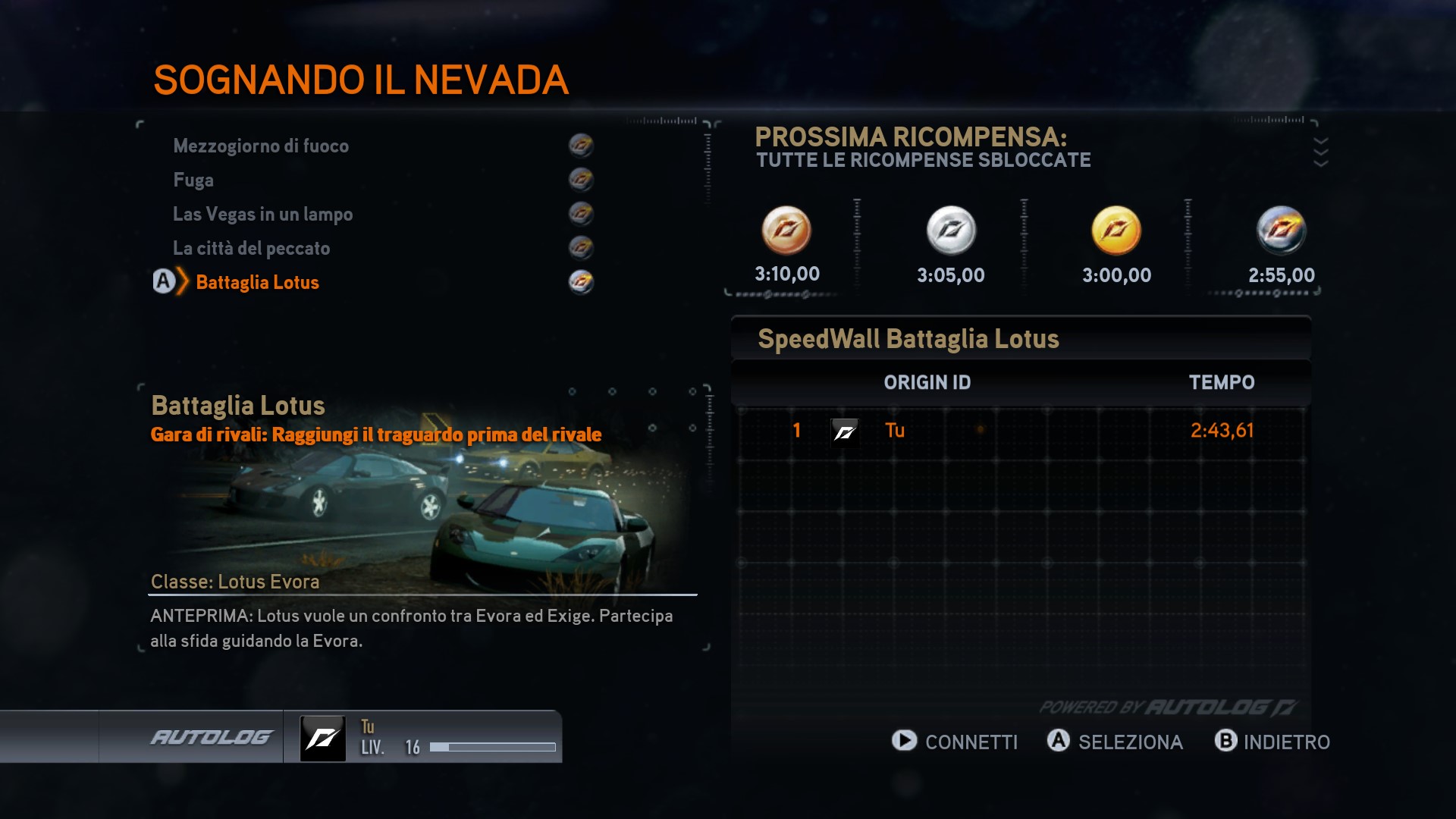This screenshot has width=1456, height=819.
Task: Click the Lotus Evora preview image
Action: (x=421, y=508)
